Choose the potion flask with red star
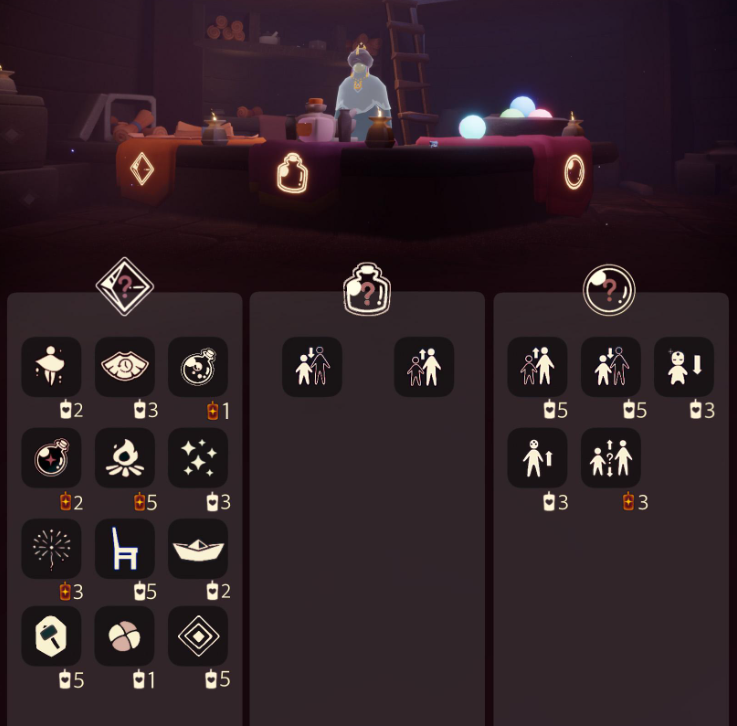Screen dimensions: 737x726 52,458
